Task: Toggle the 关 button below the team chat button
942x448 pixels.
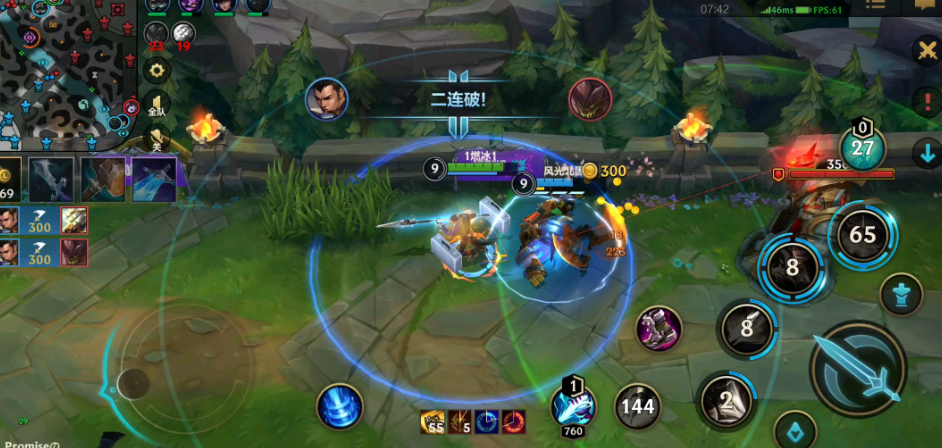Action: coord(156,138)
